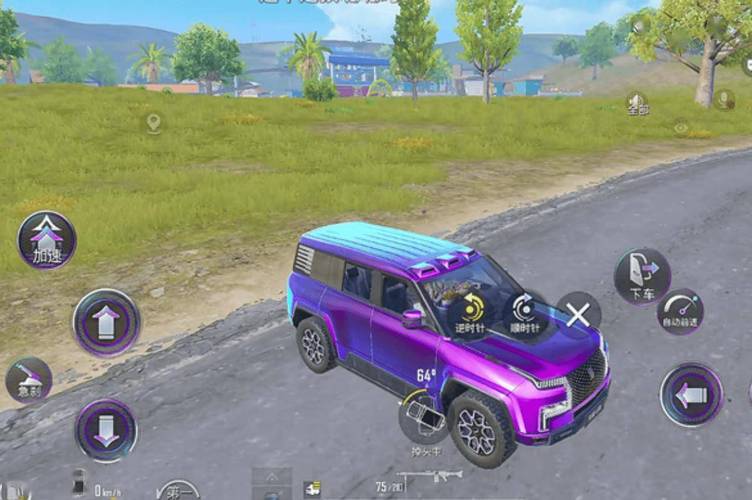Toggle the microphone icon
This screenshot has height=500, width=752.
[724, 99]
